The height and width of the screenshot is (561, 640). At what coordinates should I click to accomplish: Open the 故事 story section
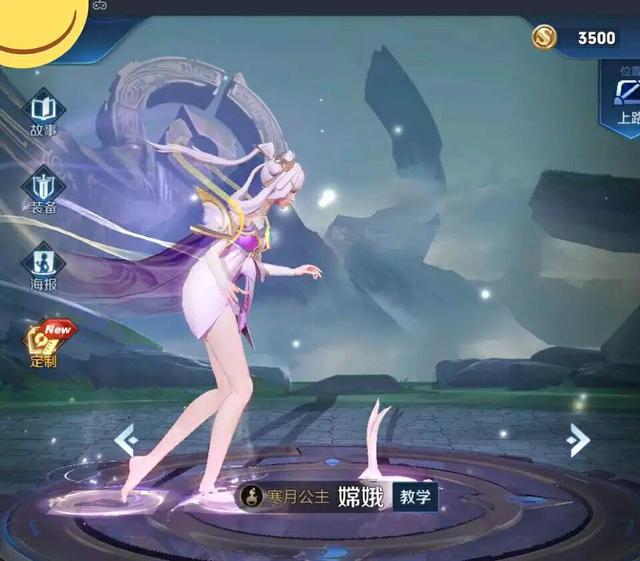point(43,111)
